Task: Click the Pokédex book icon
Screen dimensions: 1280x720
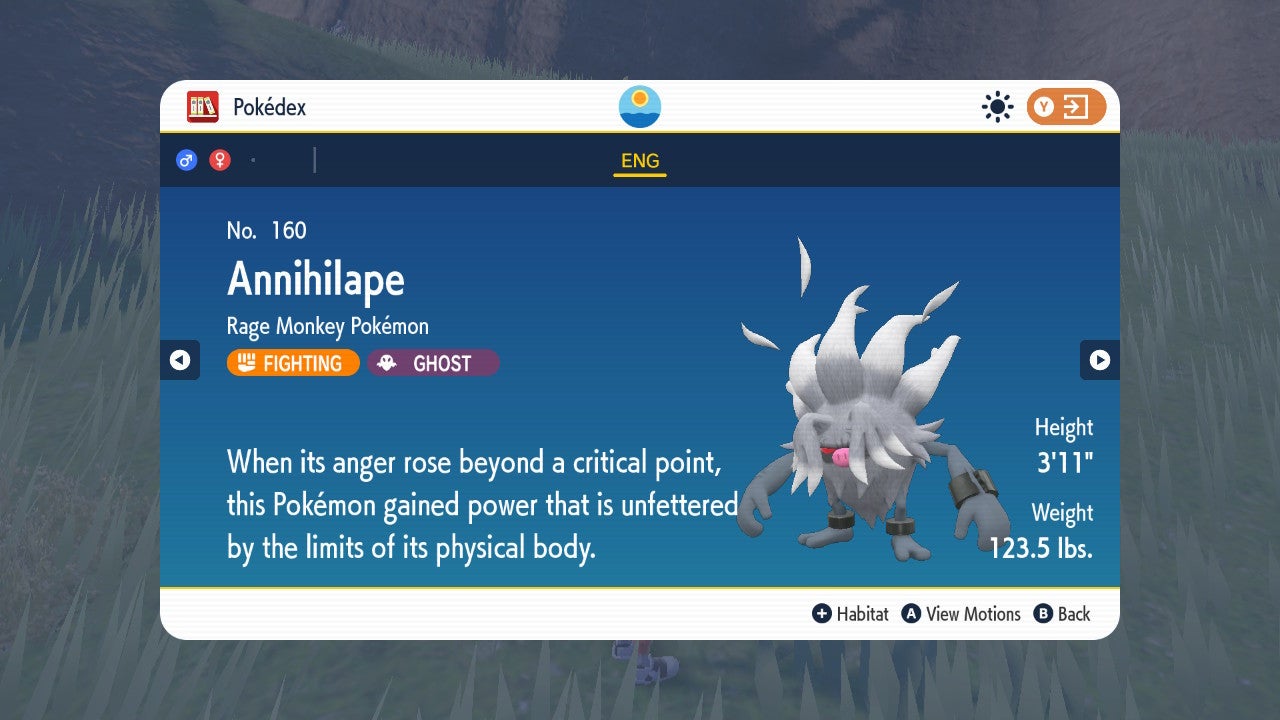Action: 203,107
